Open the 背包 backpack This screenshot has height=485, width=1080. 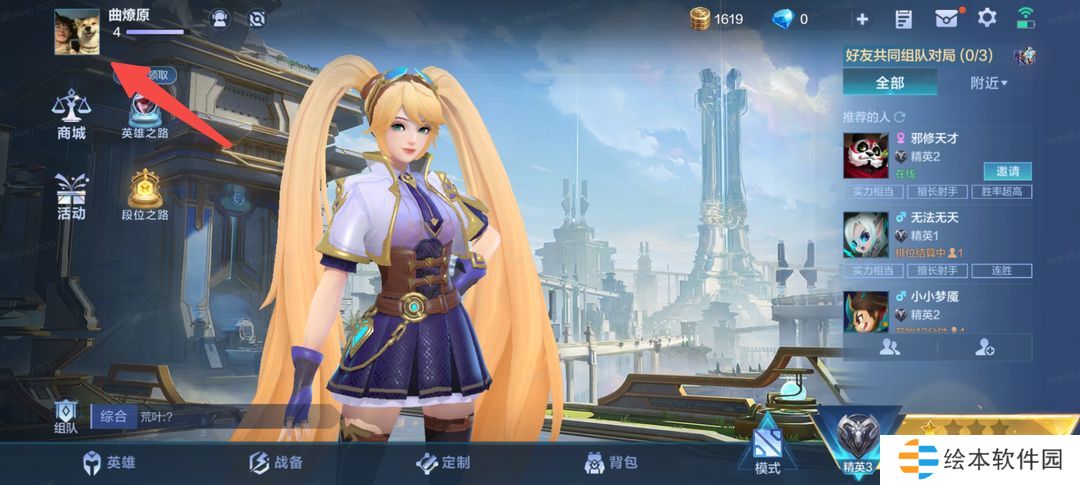pos(610,463)
